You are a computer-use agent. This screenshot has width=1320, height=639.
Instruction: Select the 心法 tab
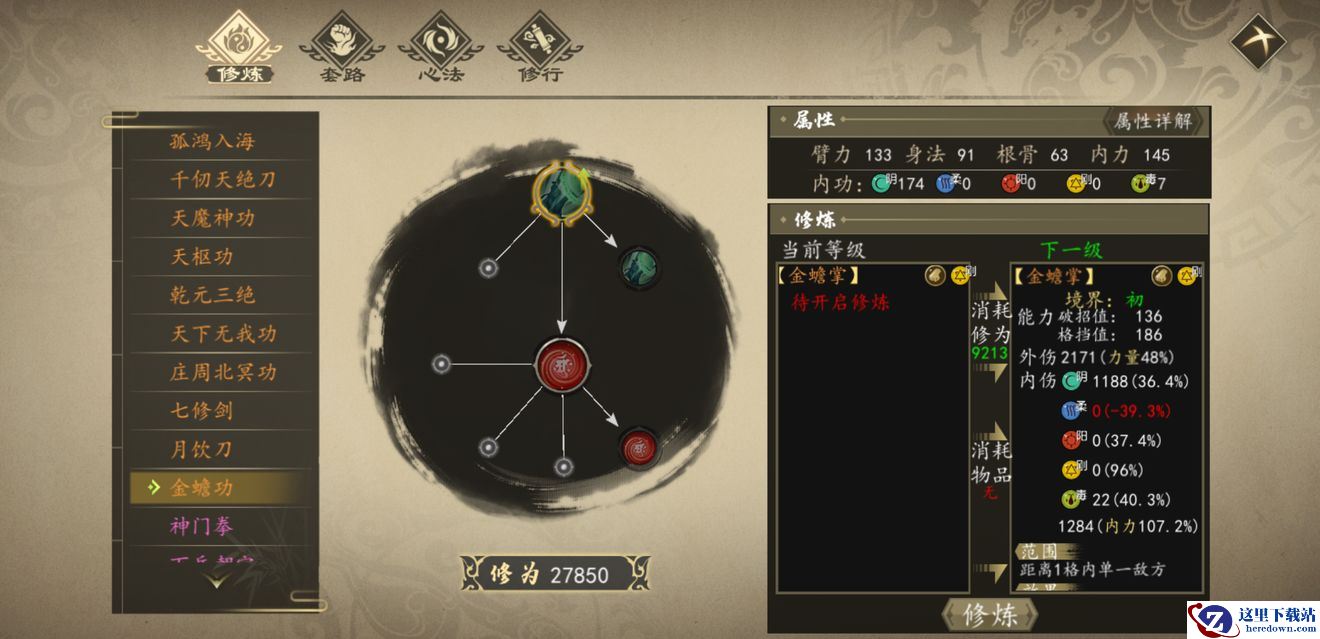coord(441,47)
